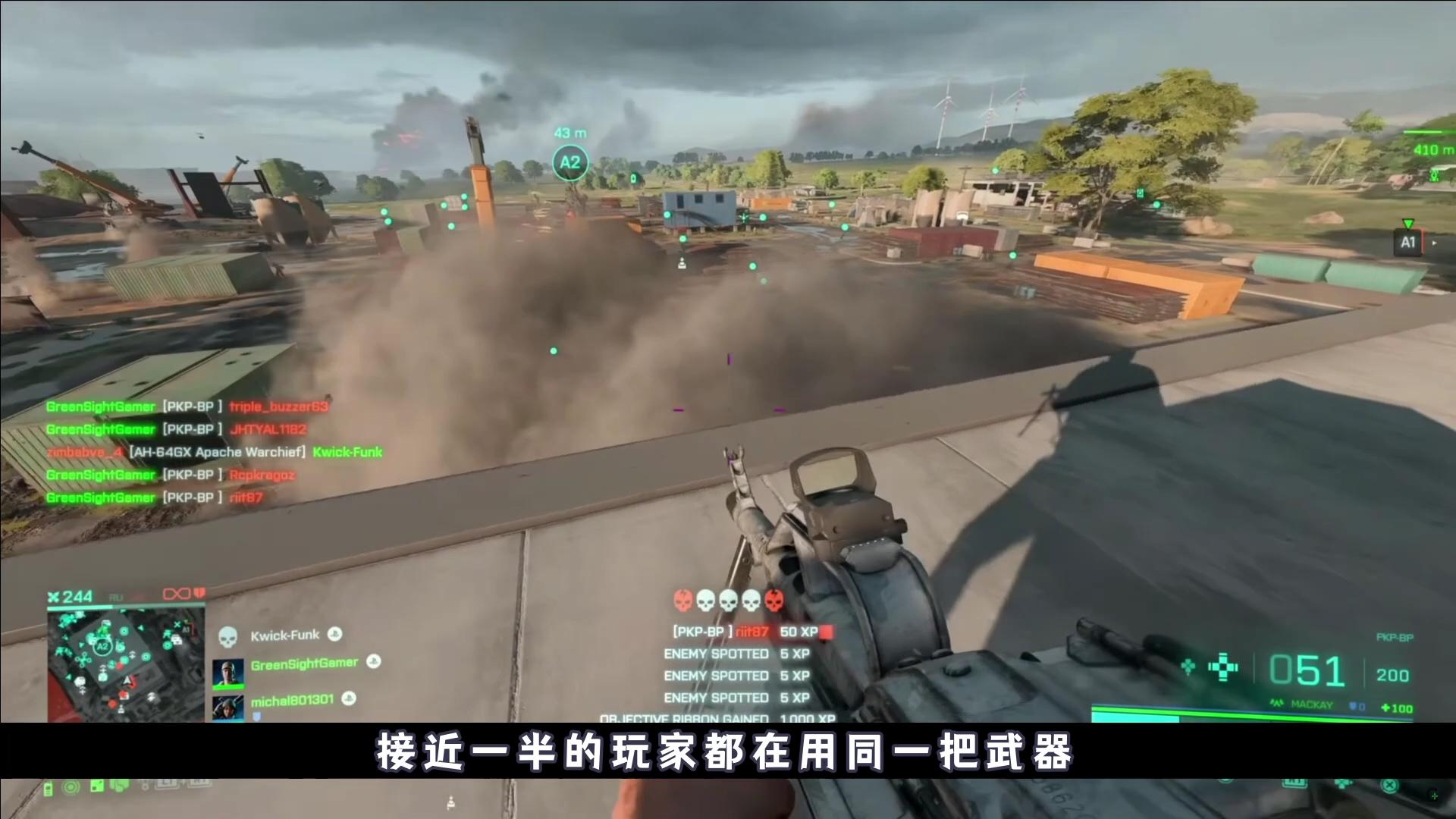
Task: Toggle the red shield indicator above the minimap
Action: point(199,595)
